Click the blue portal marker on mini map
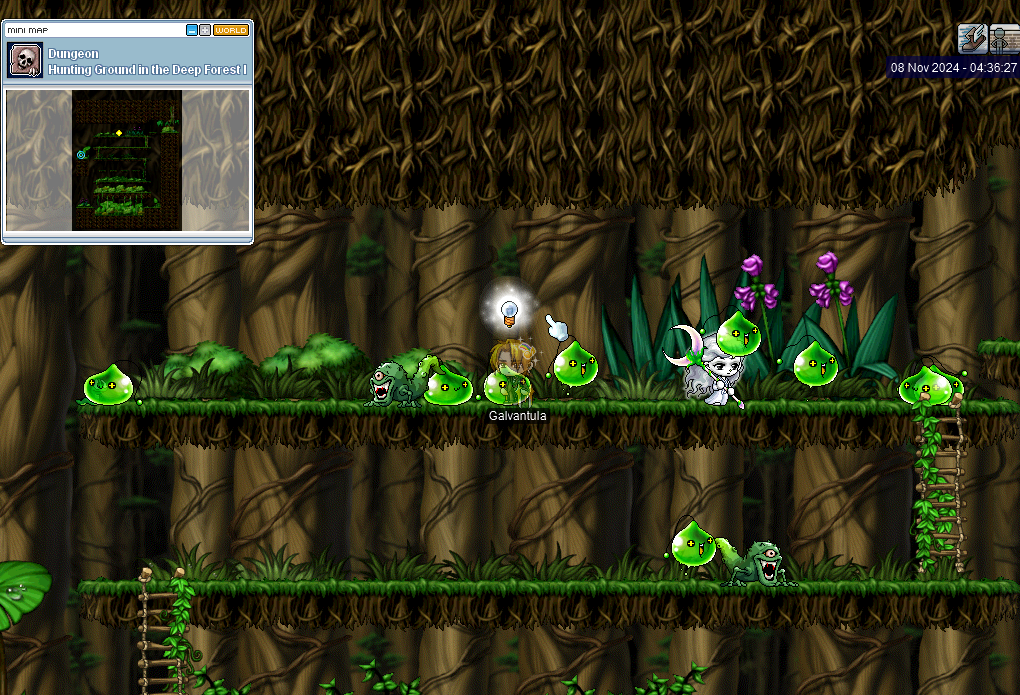Image resolution: width=1020 pixels, height=695 pixels. click(x=81, y=154)
